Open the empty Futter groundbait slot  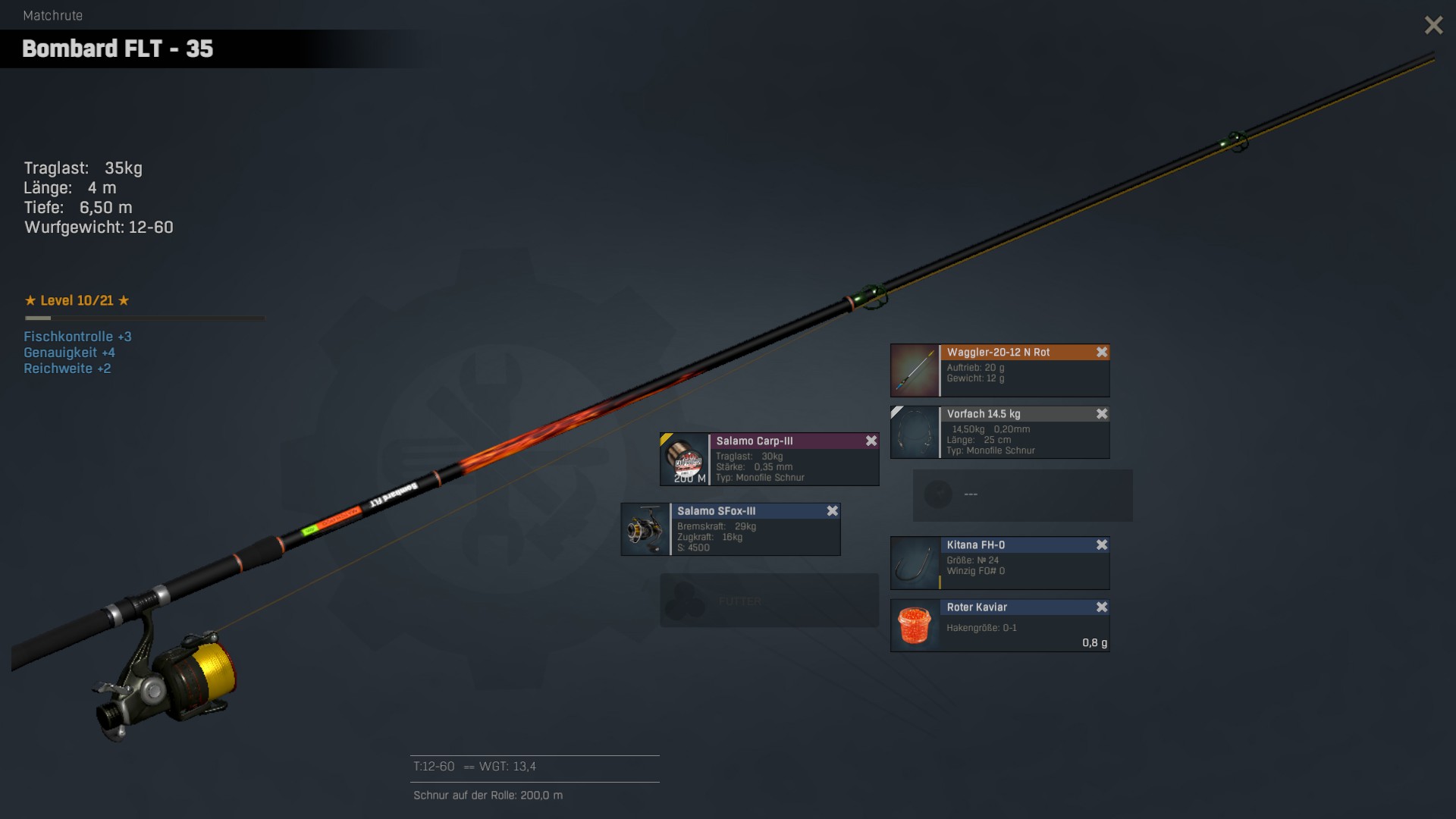tap(769, 601)
